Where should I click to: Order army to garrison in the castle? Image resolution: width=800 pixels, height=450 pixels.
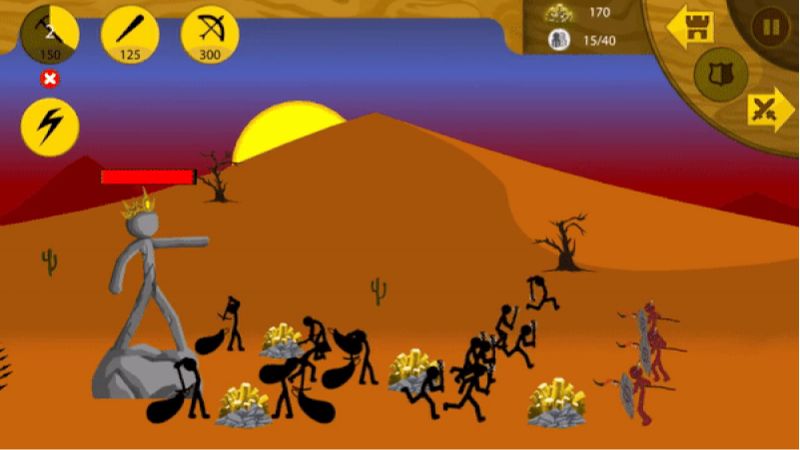tap(690, 27)
